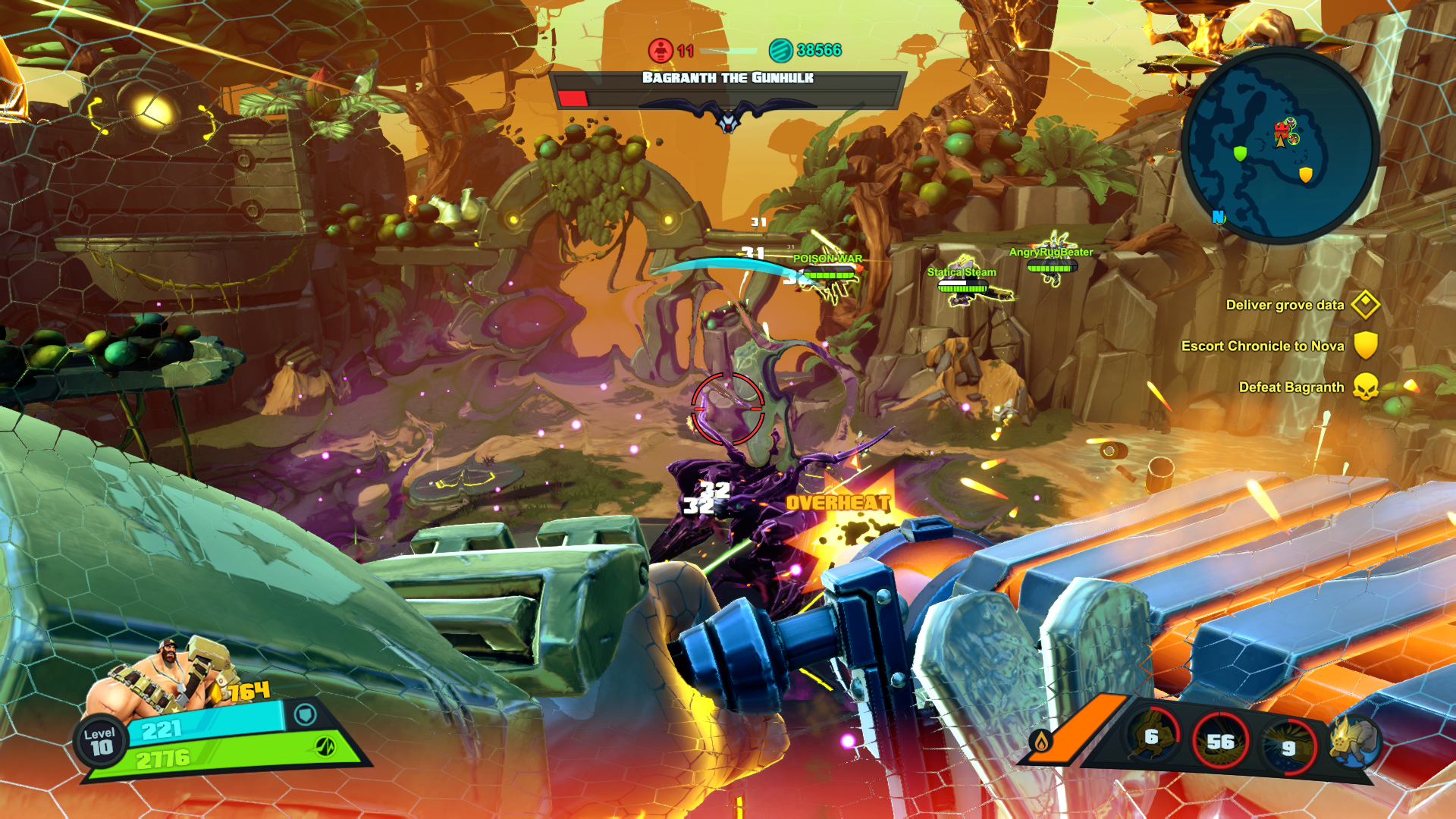Click the flame overheat icon
The width and height of the screenshot is (1456, 819).
(1041, 742)
